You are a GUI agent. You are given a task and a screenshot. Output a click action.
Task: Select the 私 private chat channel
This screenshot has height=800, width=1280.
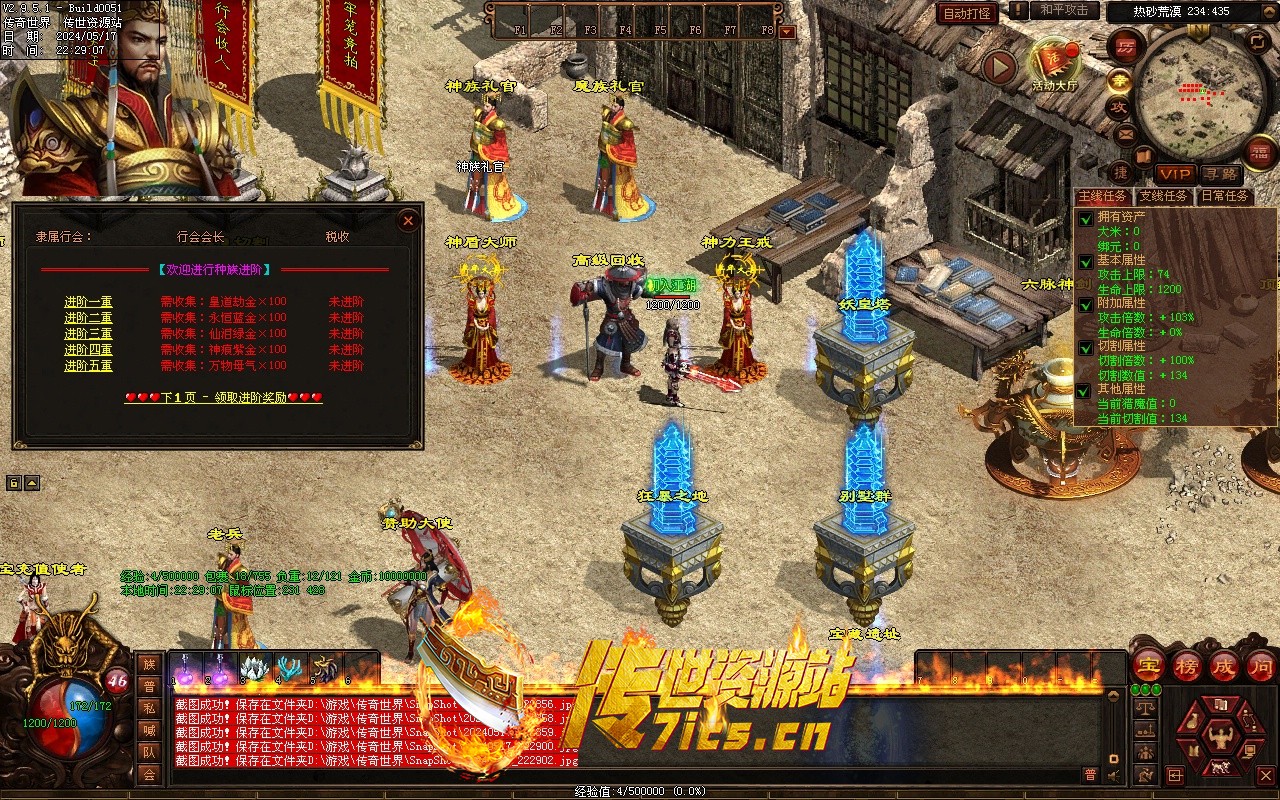pyautogui.click(x=149, y=708)
